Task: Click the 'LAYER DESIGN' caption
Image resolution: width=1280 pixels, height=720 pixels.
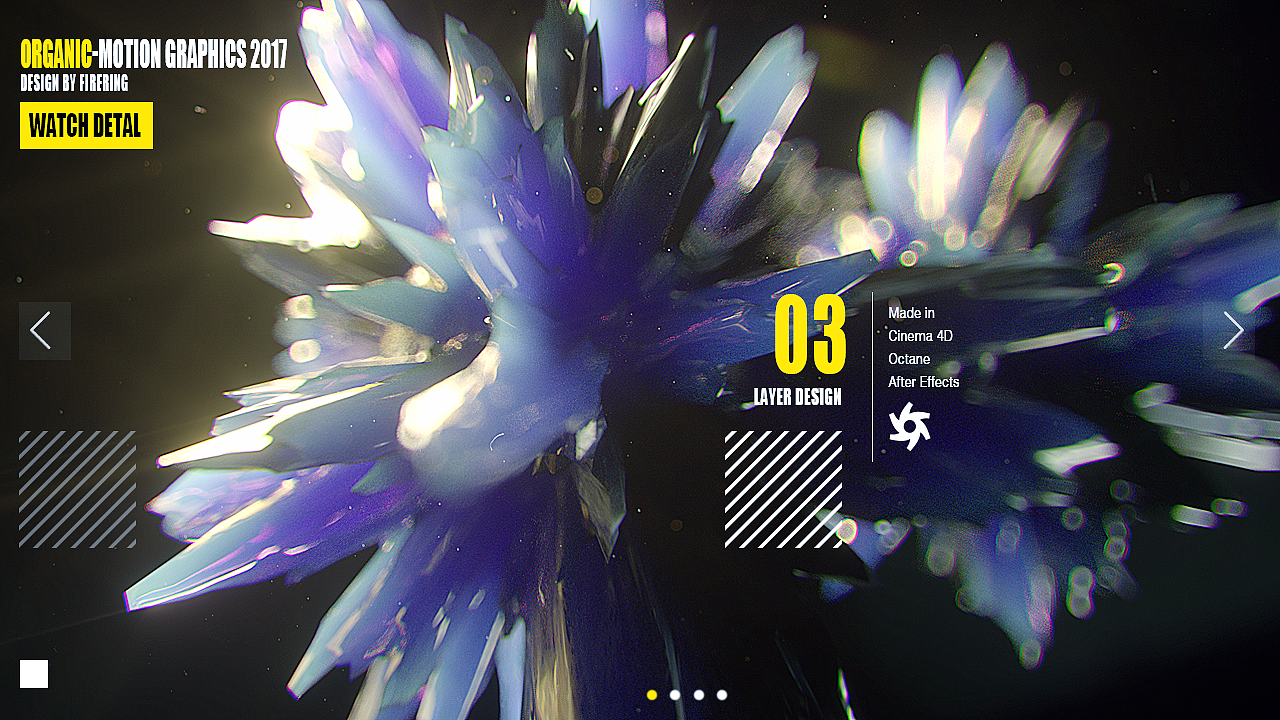Action: click(x=798, y=396)
